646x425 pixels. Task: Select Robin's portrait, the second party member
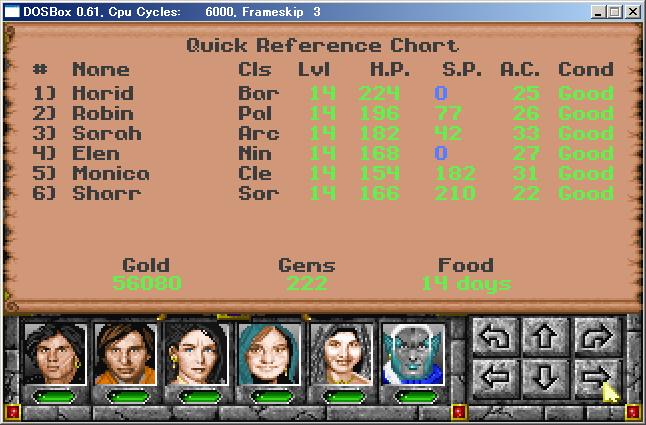click(x=125, y=354)
